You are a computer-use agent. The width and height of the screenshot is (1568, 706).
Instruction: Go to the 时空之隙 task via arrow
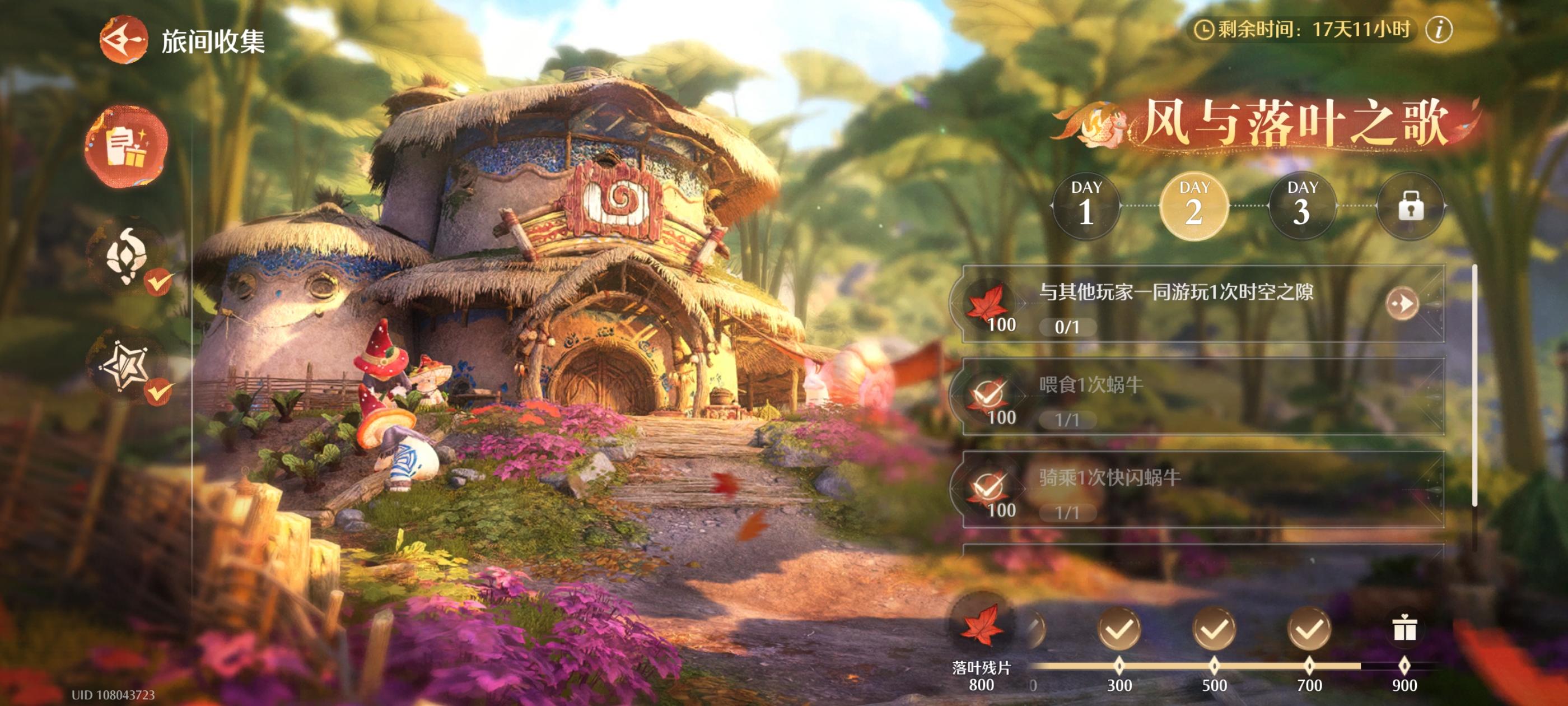coord(1402,303)
